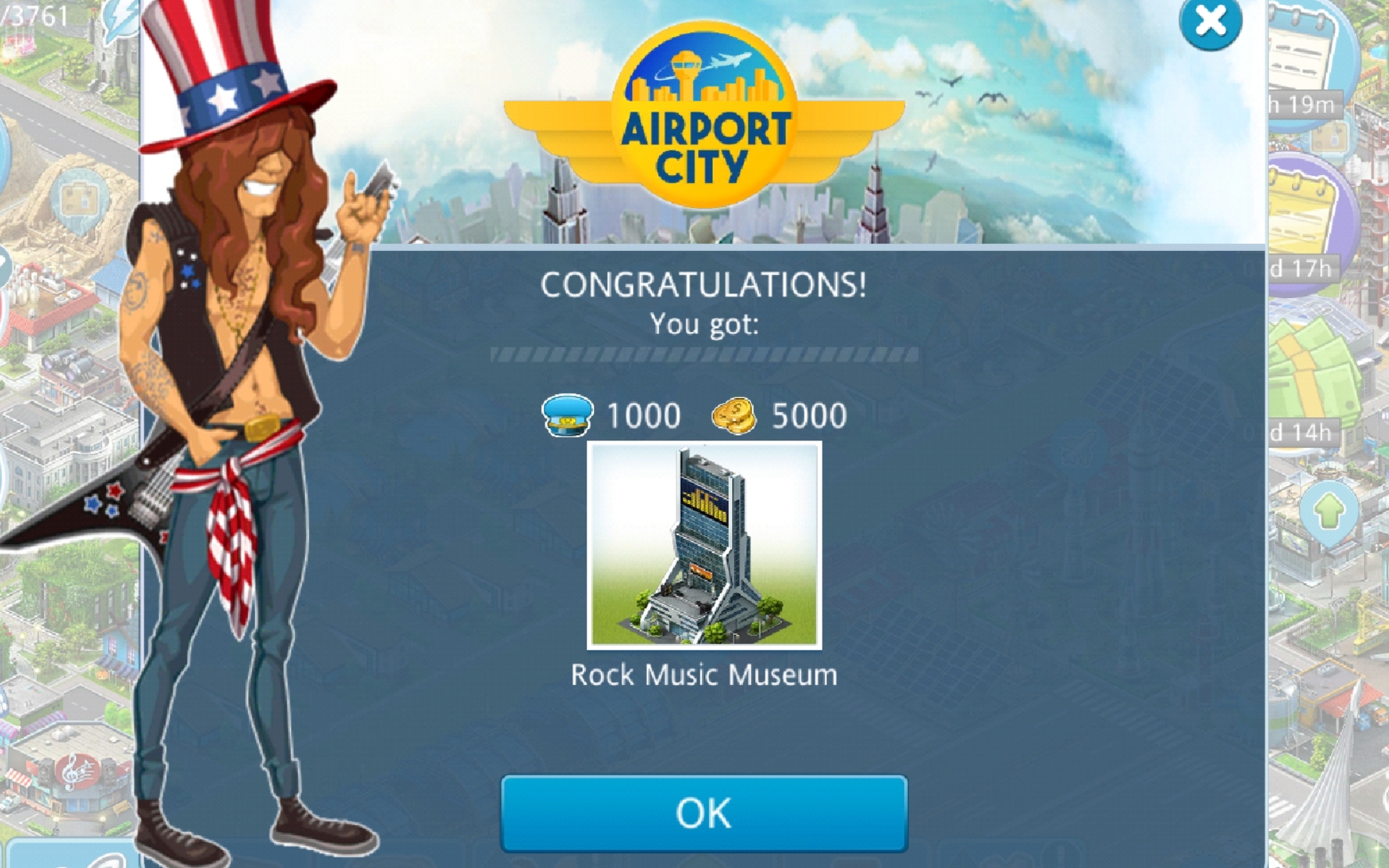Tap the green upward arrow icon
This screenshot has width=1389, height=868.
(x=1328, y=512)
